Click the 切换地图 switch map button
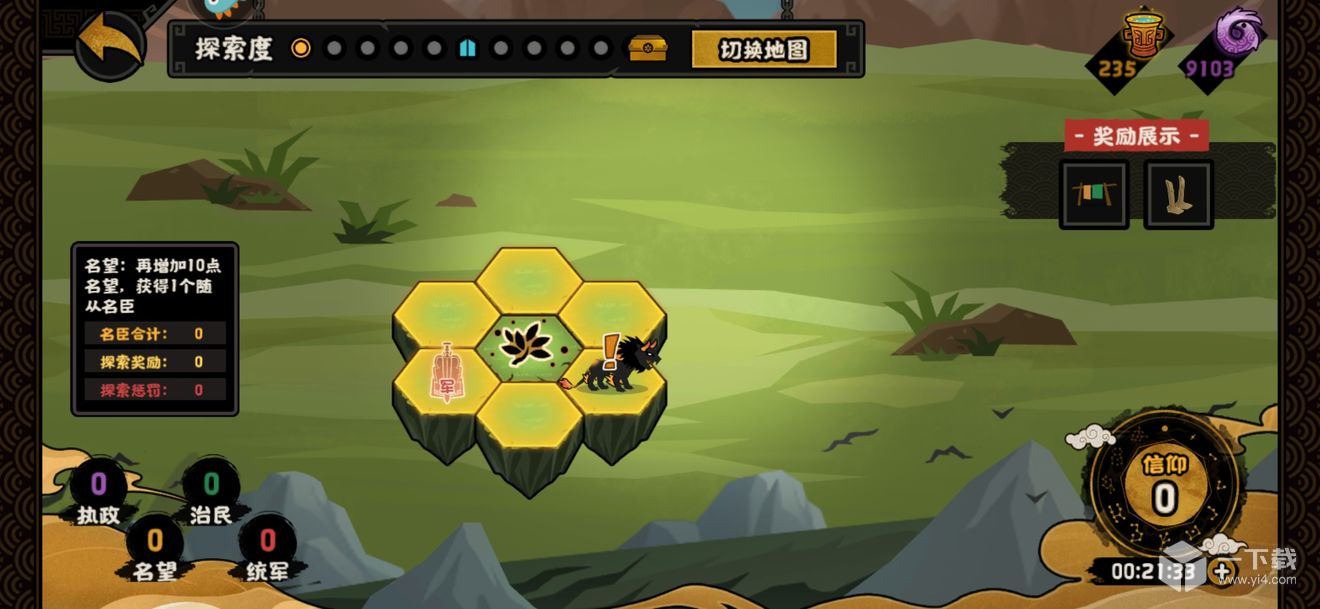The height and width of the screenshot is (609, 1320). [764, 49]
